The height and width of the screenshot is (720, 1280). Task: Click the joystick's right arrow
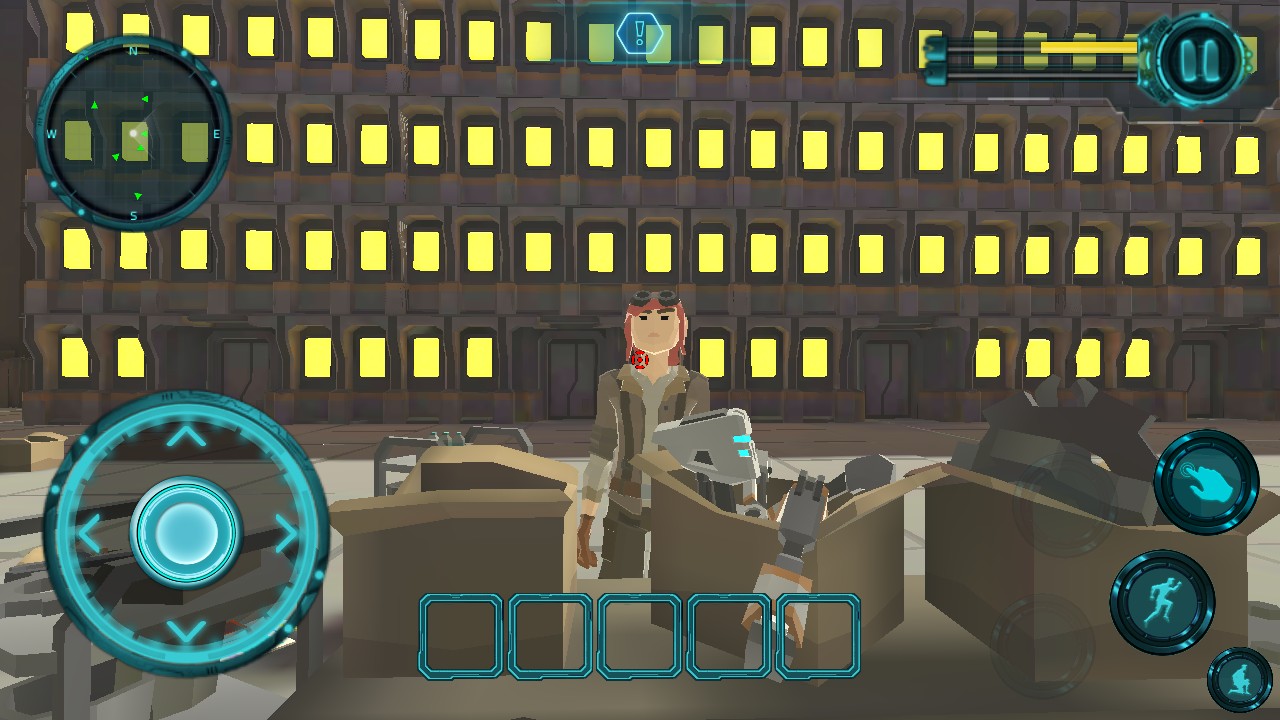click(x=285, y=534)
